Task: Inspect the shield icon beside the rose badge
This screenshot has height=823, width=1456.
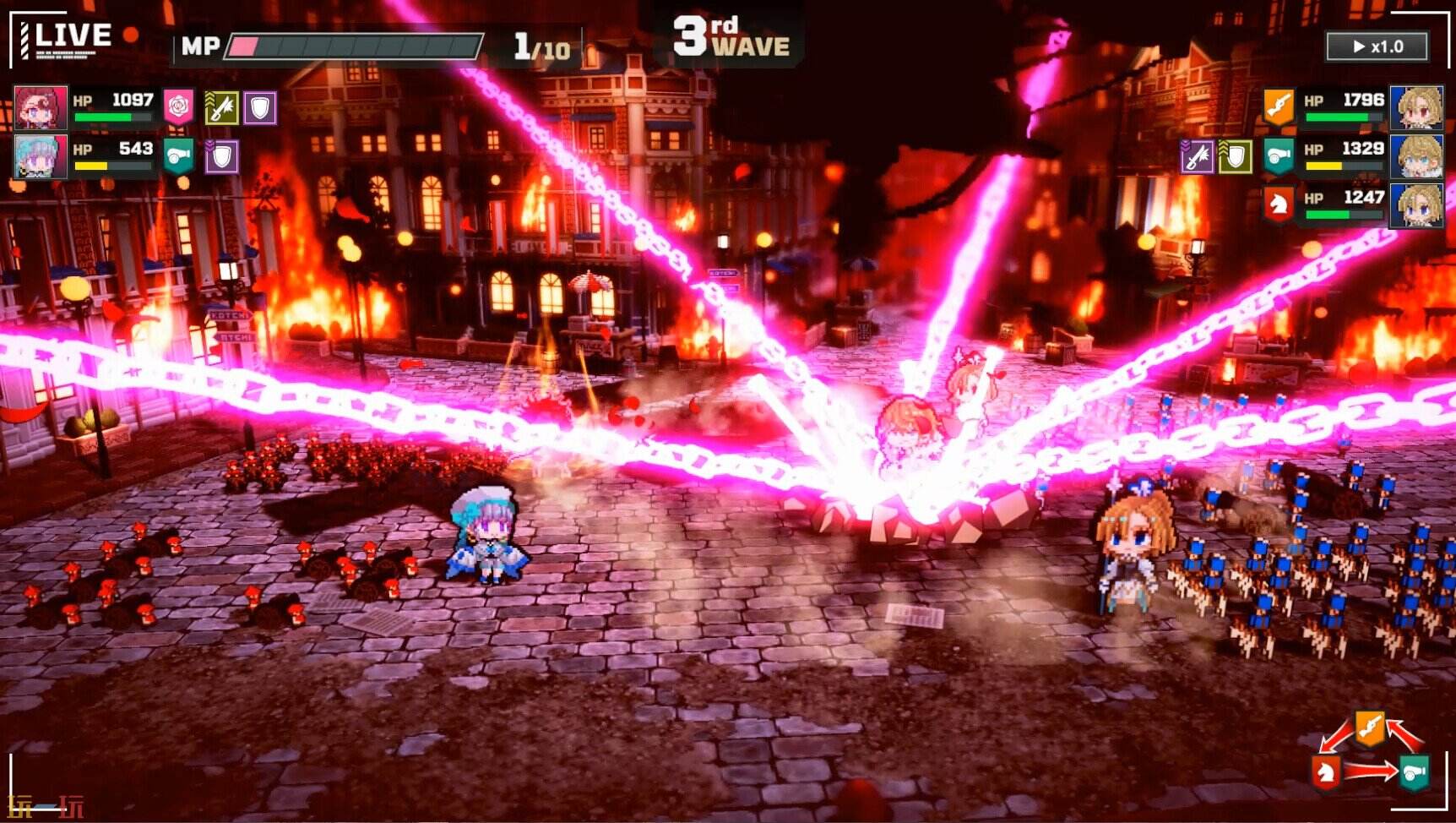Action: [x=260, y=108]
